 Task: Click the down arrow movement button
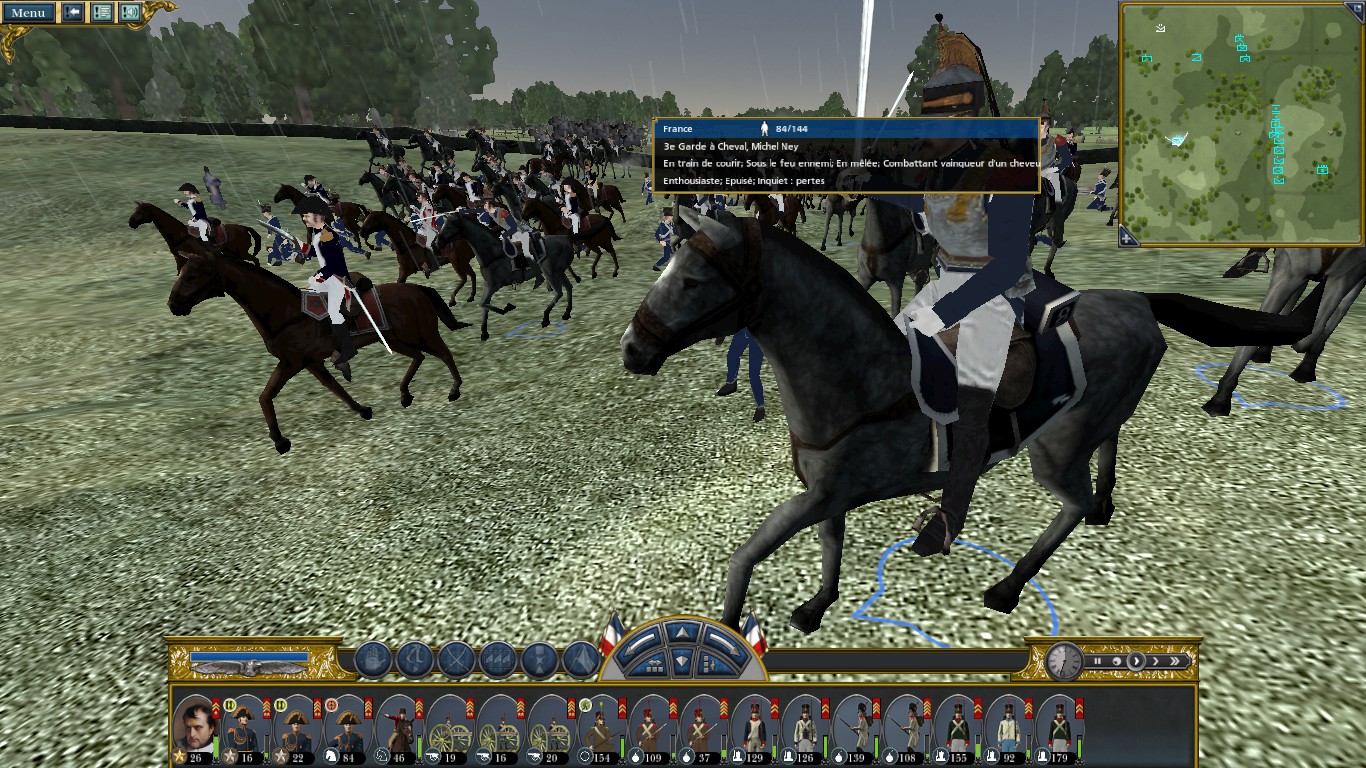pyautogui.click(x=681, y=660)
